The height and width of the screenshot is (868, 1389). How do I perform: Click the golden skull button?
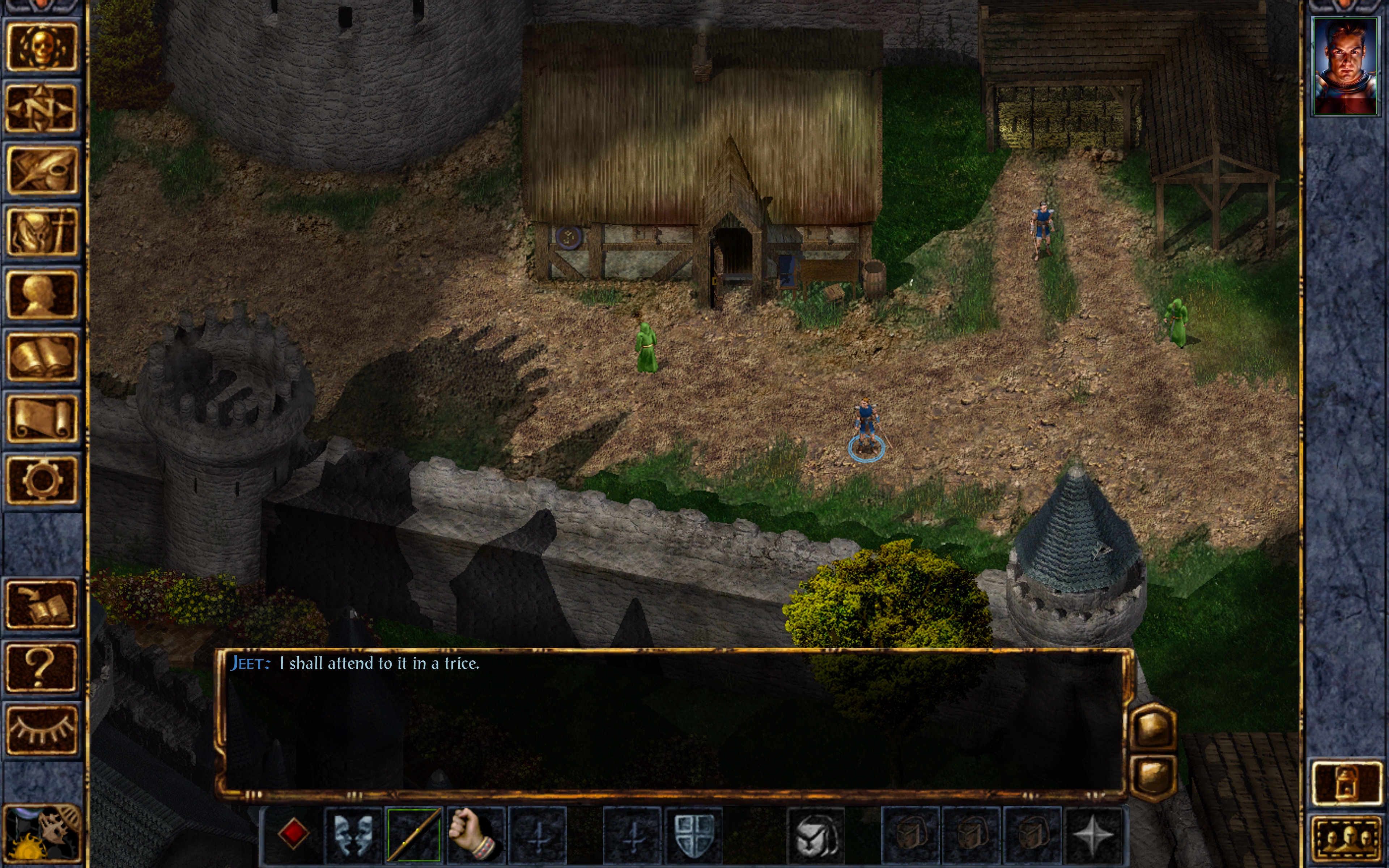pos(41,47)
